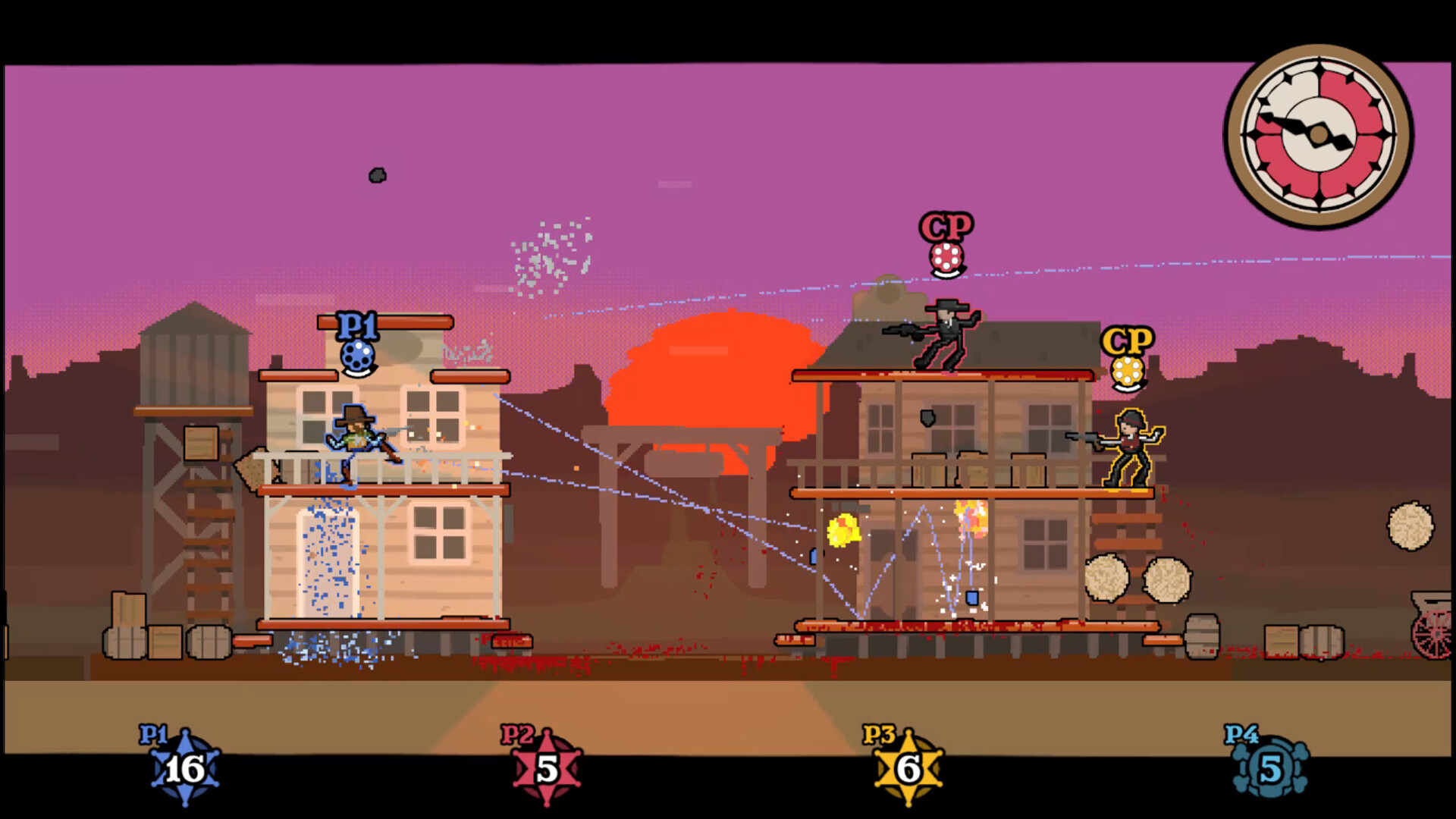This screenshot has width=1456, height=819.
Task: Click the yellow CP ammo cylinder icon
Action: pos(1125,373)
